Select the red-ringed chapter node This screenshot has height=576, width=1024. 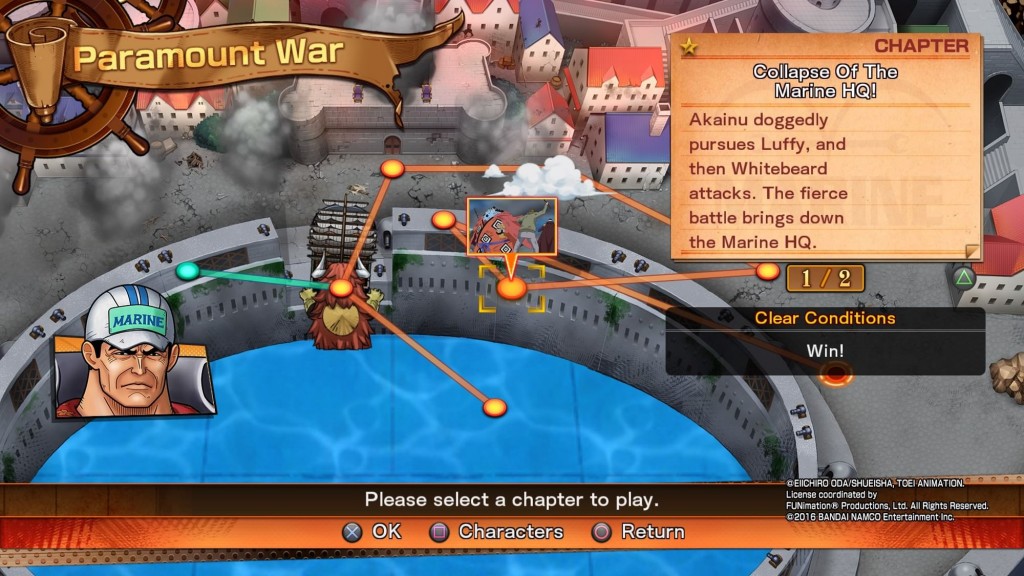click(835, 374)
